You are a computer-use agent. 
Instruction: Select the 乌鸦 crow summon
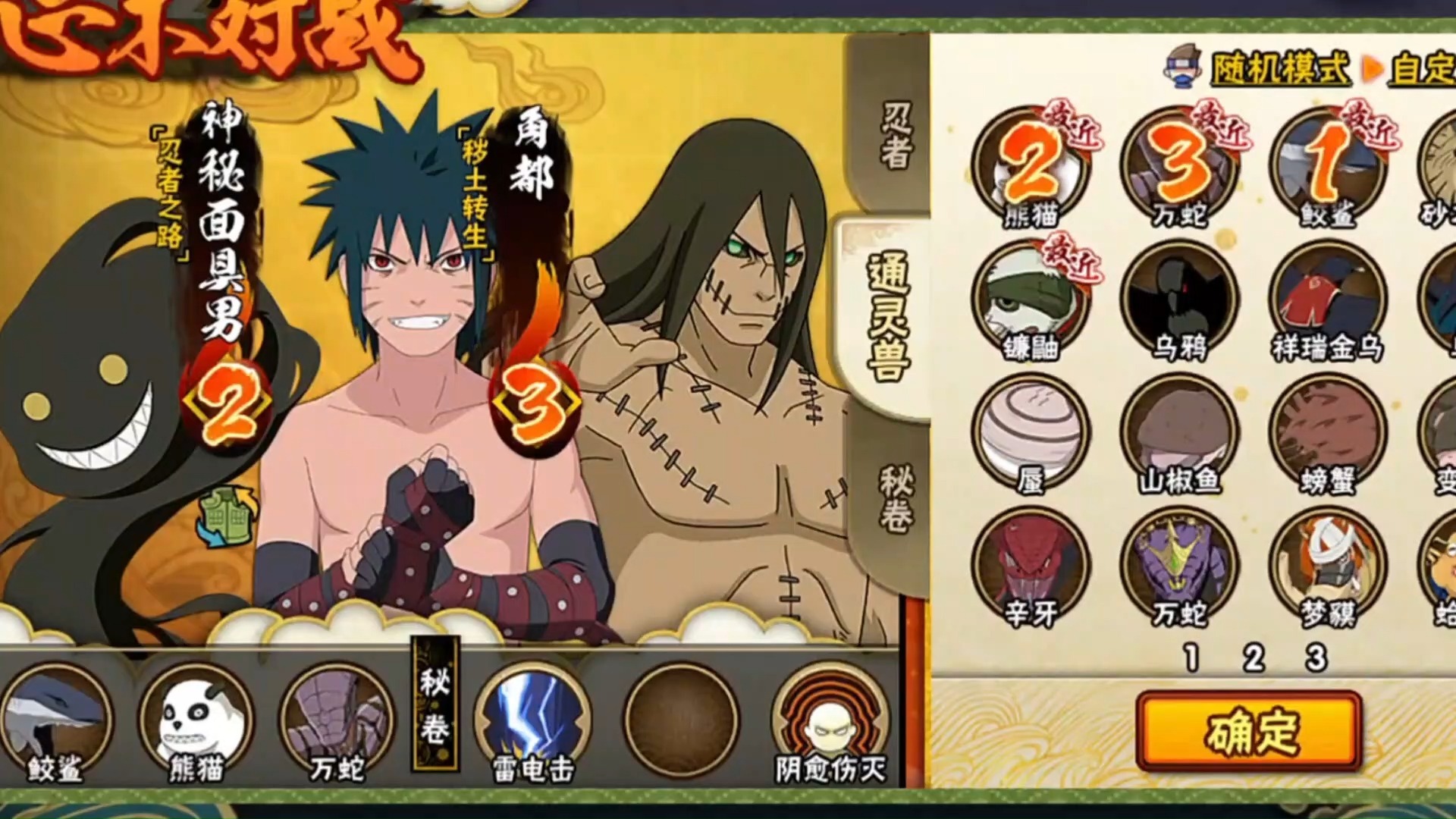1178,300
